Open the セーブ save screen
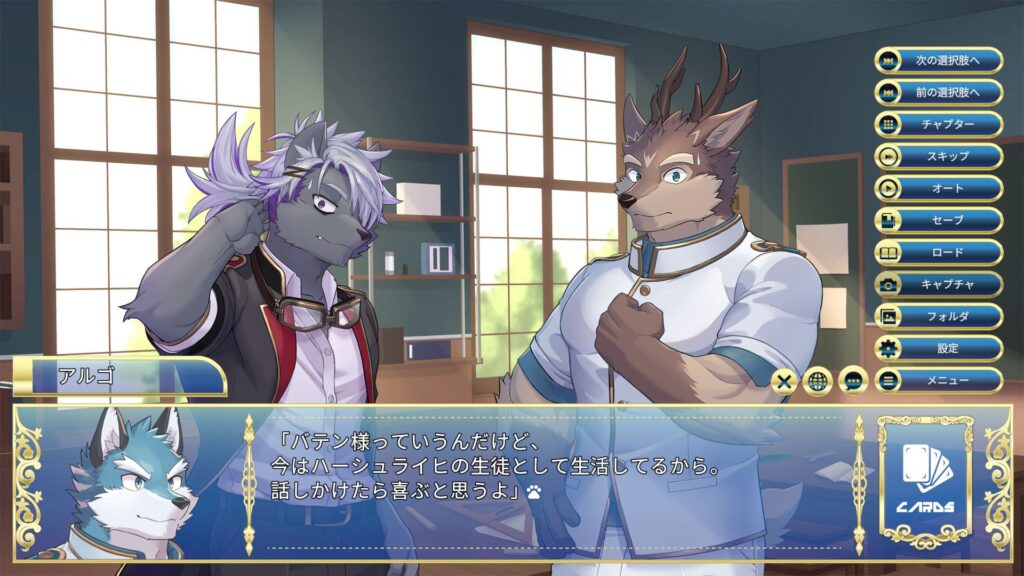 click(x=938, y=220)
